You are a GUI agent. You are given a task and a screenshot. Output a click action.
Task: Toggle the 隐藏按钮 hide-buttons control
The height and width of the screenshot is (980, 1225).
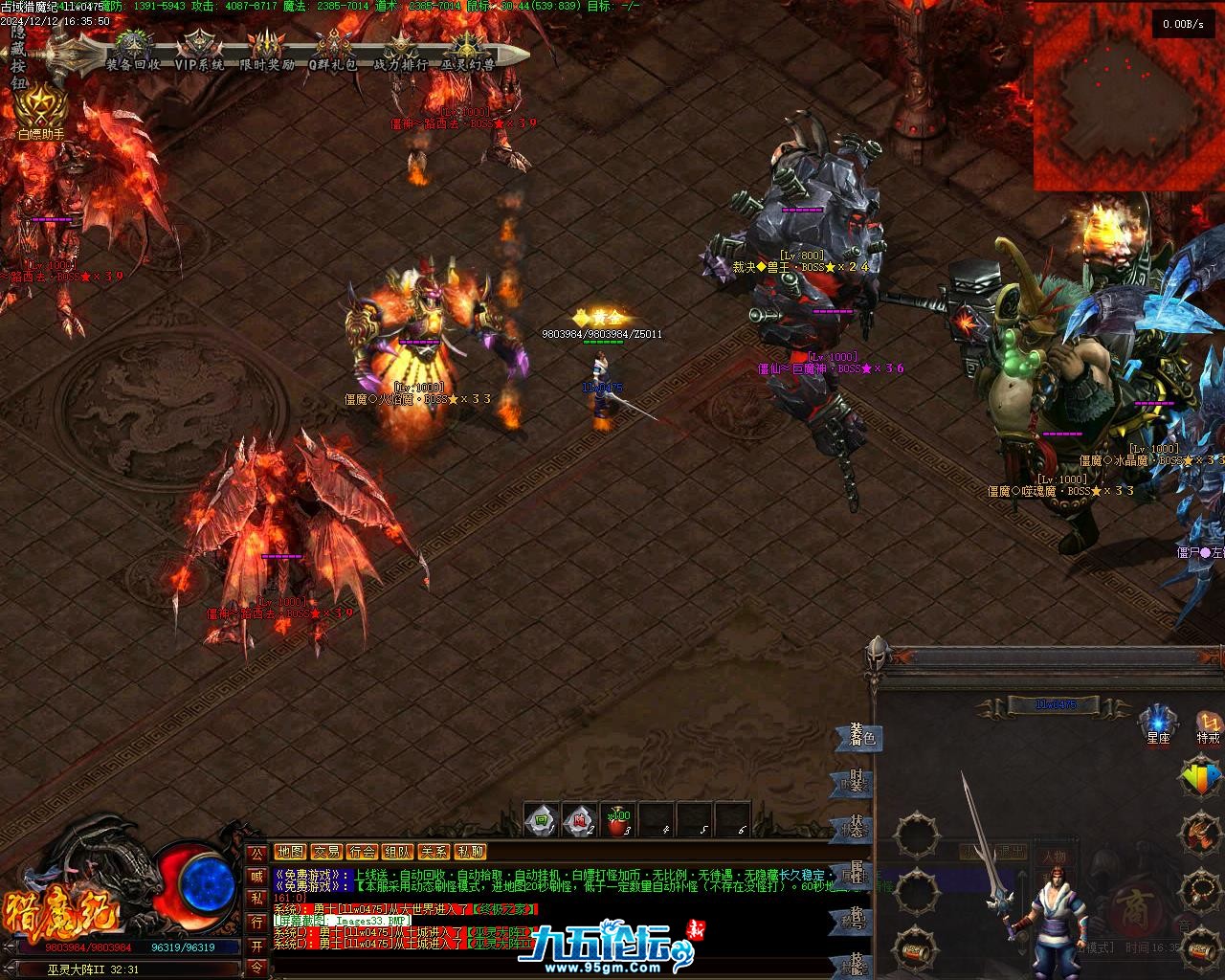(x=17, y=57)
